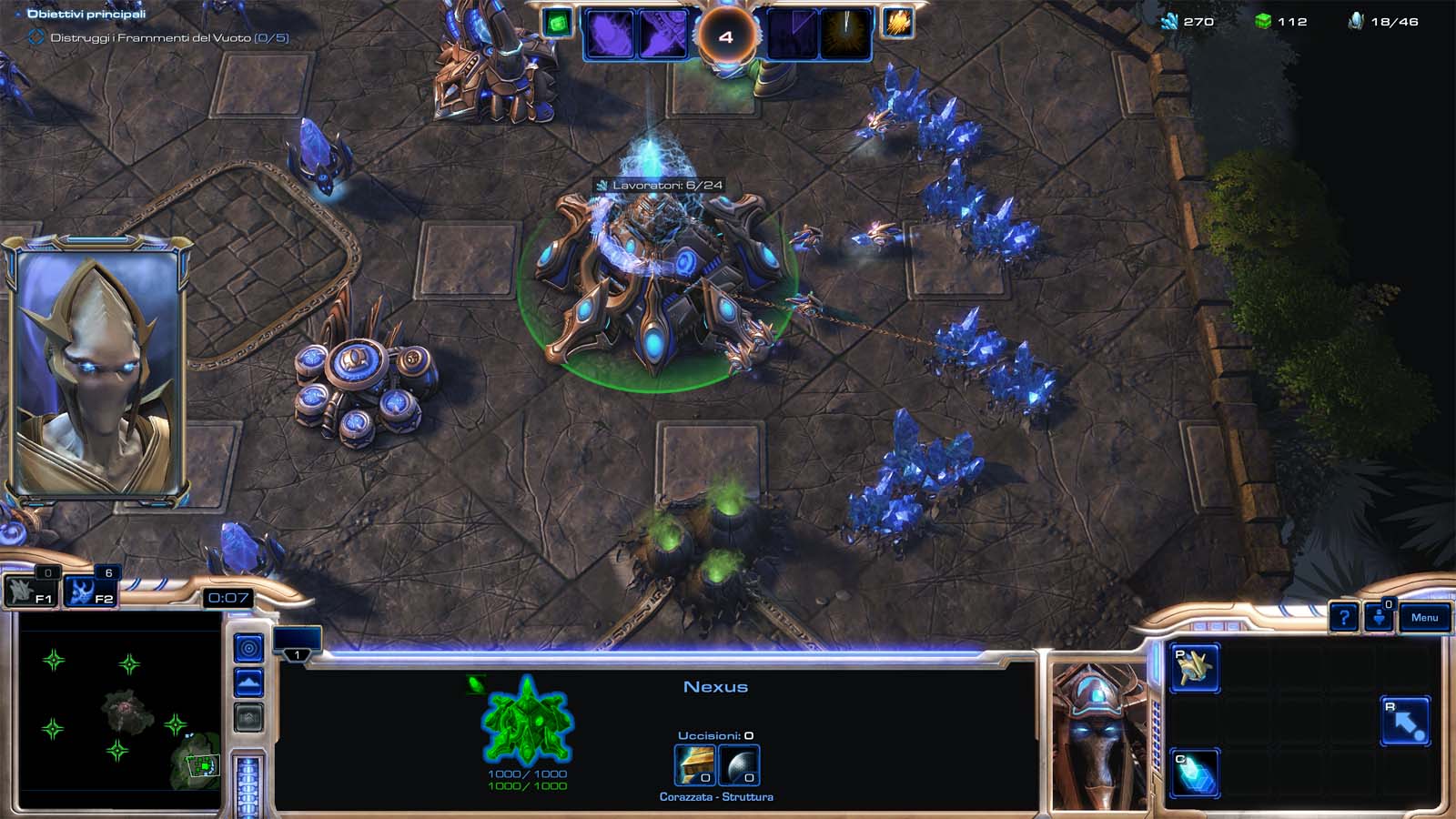The width and height of the screenshot is (1456, 819).
Task: Click the blue down-arrow button beside Menu
Action: tap(1380, 618)
